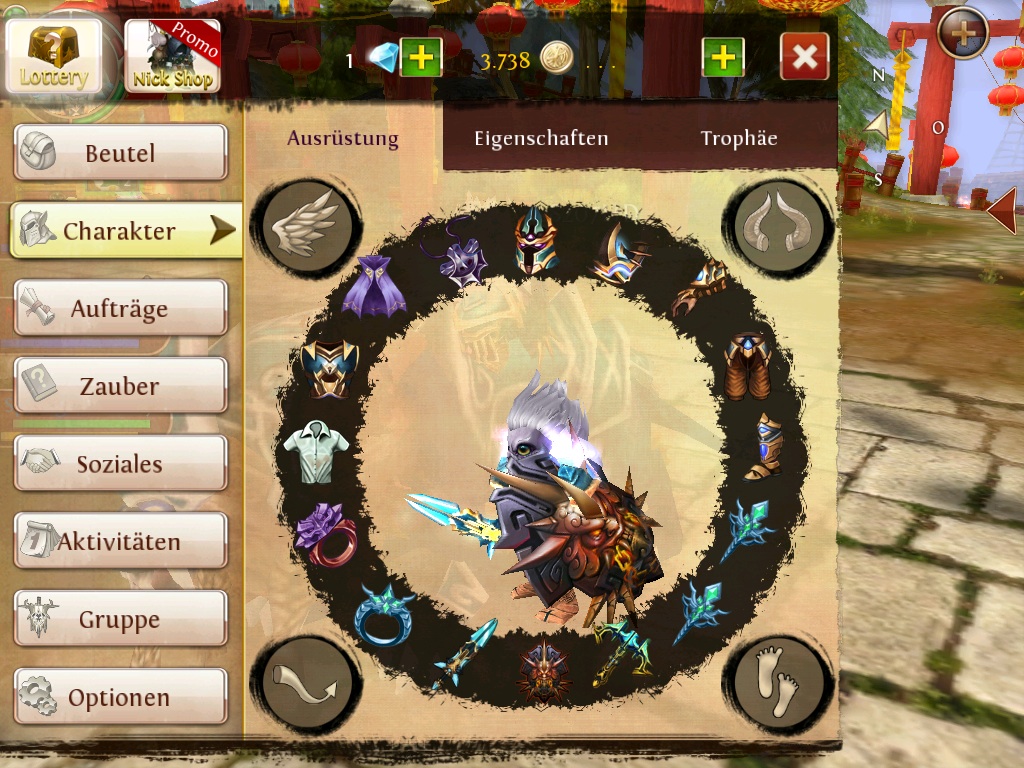Add diamonds with the plus button

(421, 58)
